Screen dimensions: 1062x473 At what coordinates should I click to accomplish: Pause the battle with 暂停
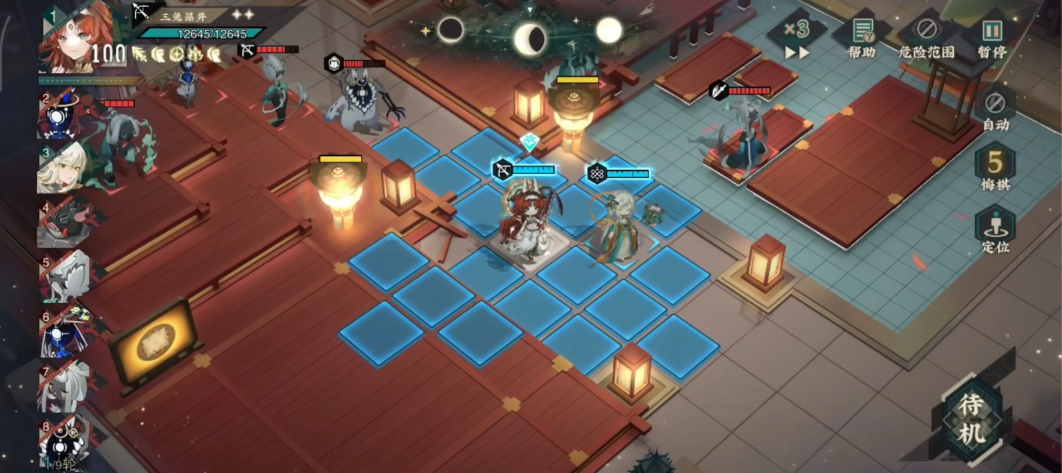tap(991, 36)
